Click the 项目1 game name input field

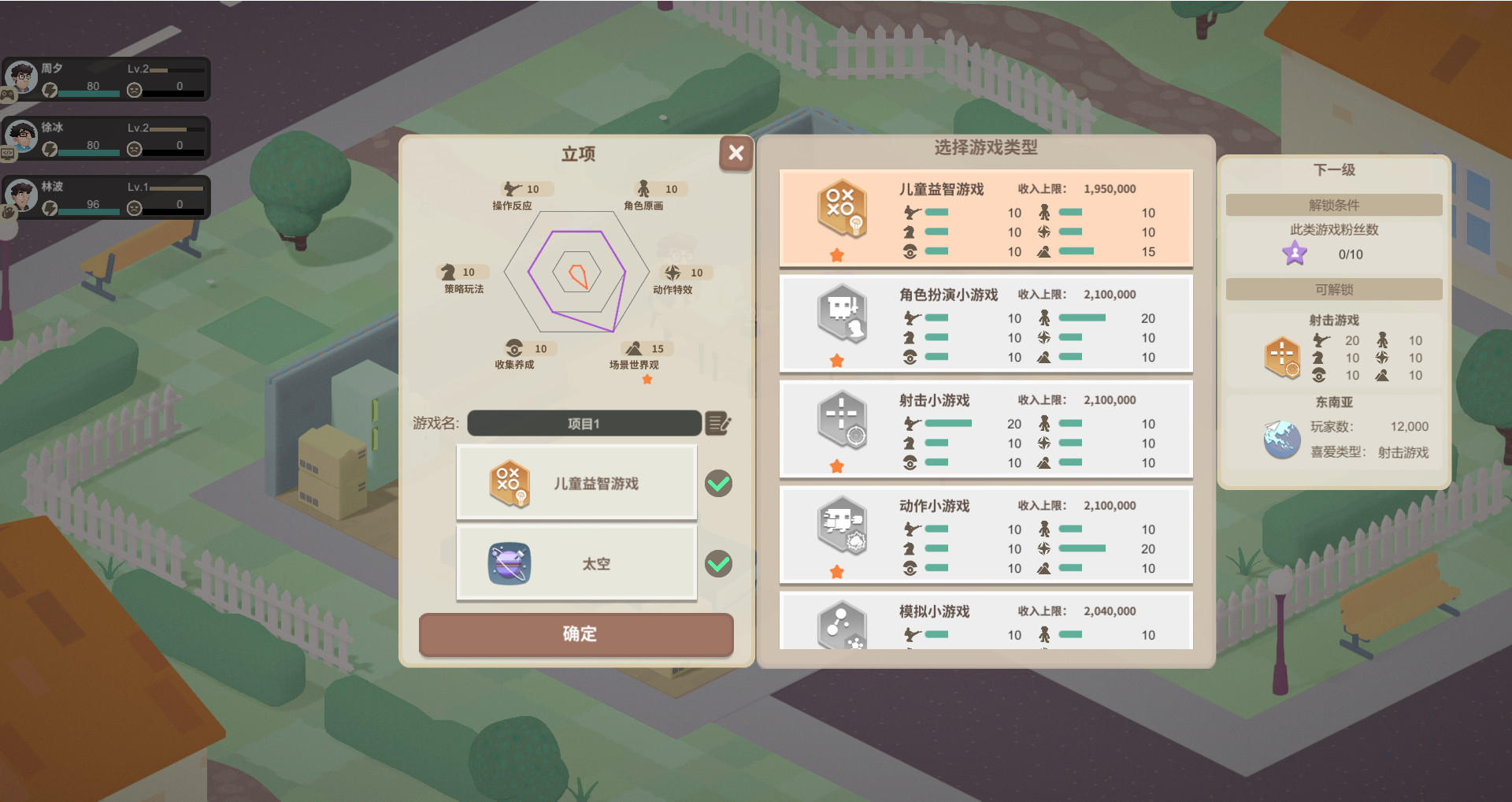(583, 423)
